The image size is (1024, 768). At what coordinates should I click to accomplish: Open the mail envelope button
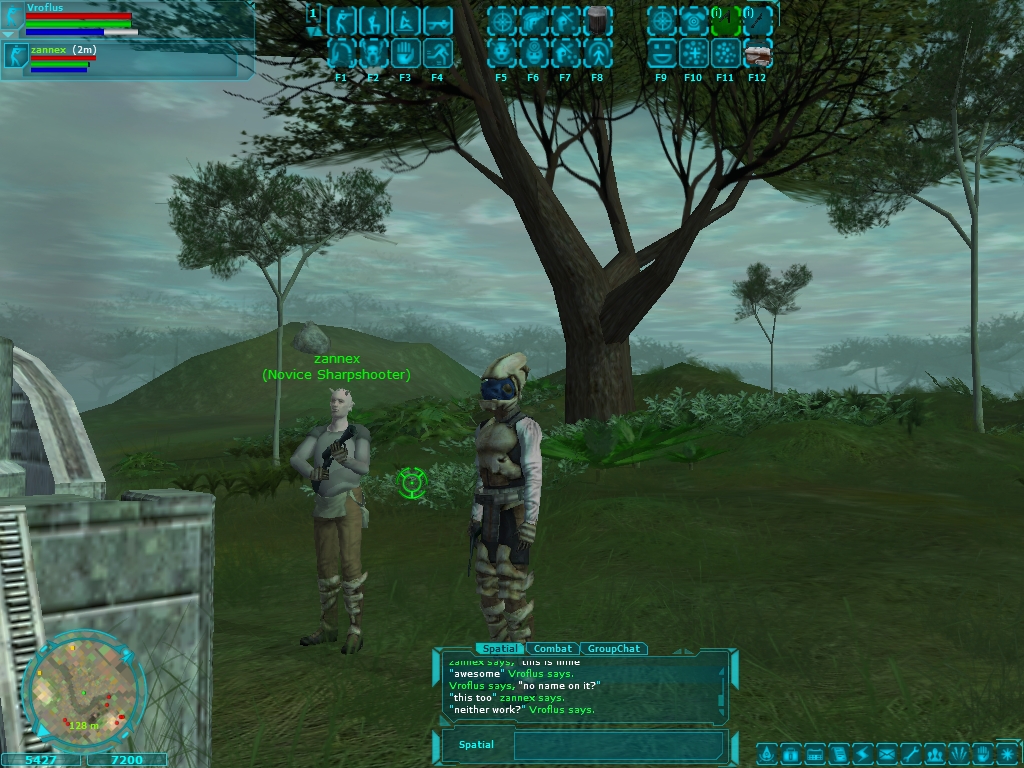(885, 753)
